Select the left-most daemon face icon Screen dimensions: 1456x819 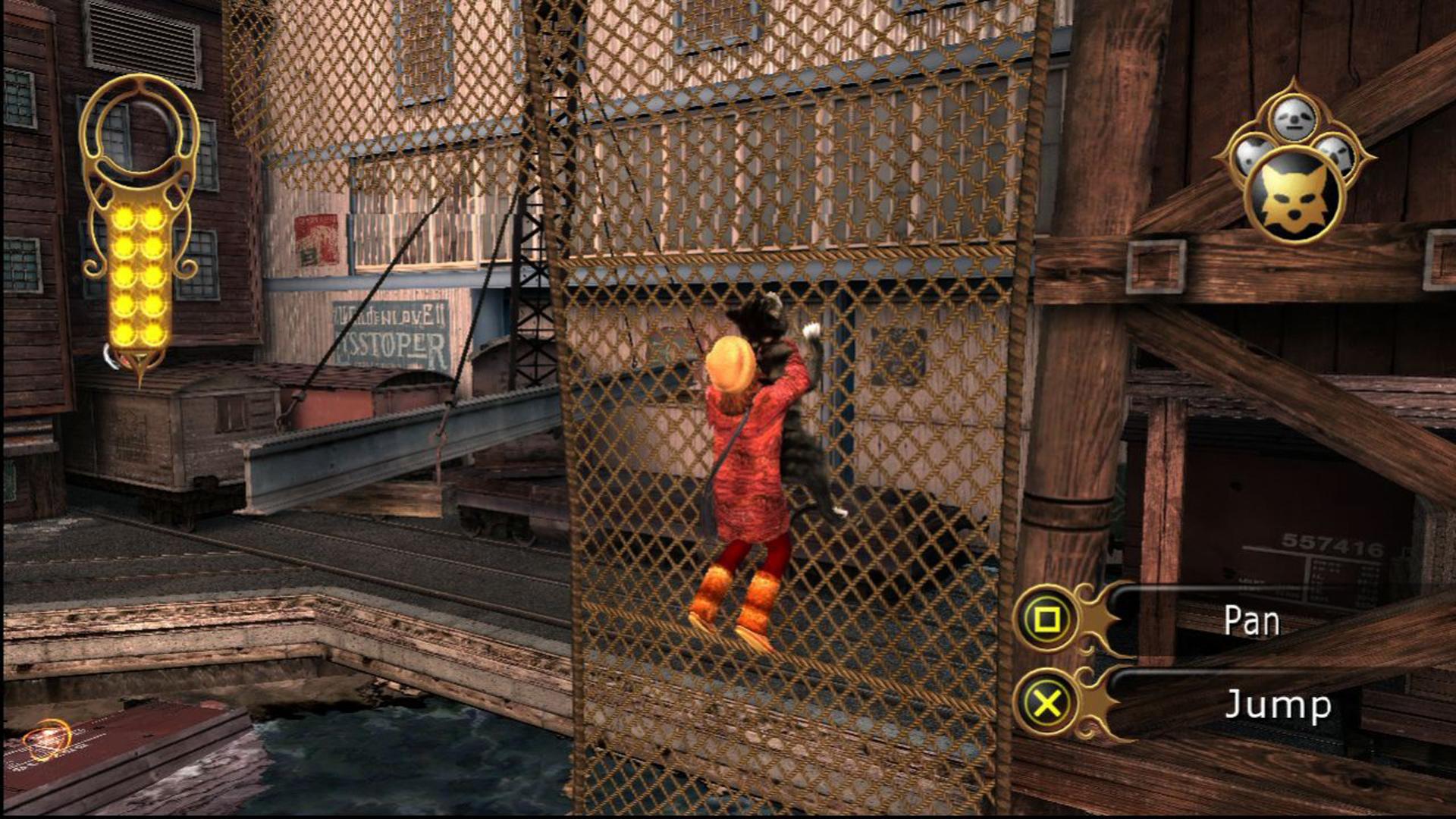coord(1251,154)
